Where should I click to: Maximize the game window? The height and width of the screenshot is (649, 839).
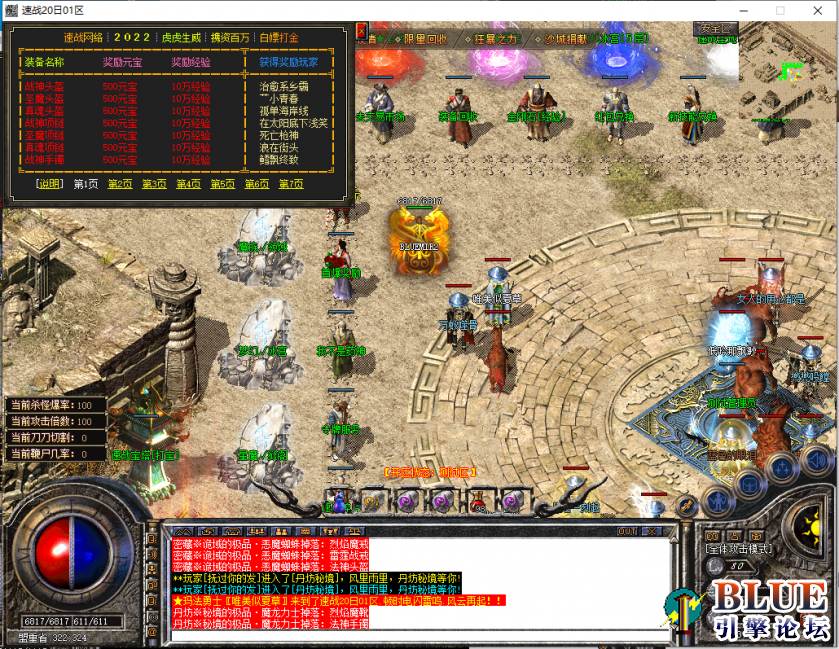coord(780,10)
